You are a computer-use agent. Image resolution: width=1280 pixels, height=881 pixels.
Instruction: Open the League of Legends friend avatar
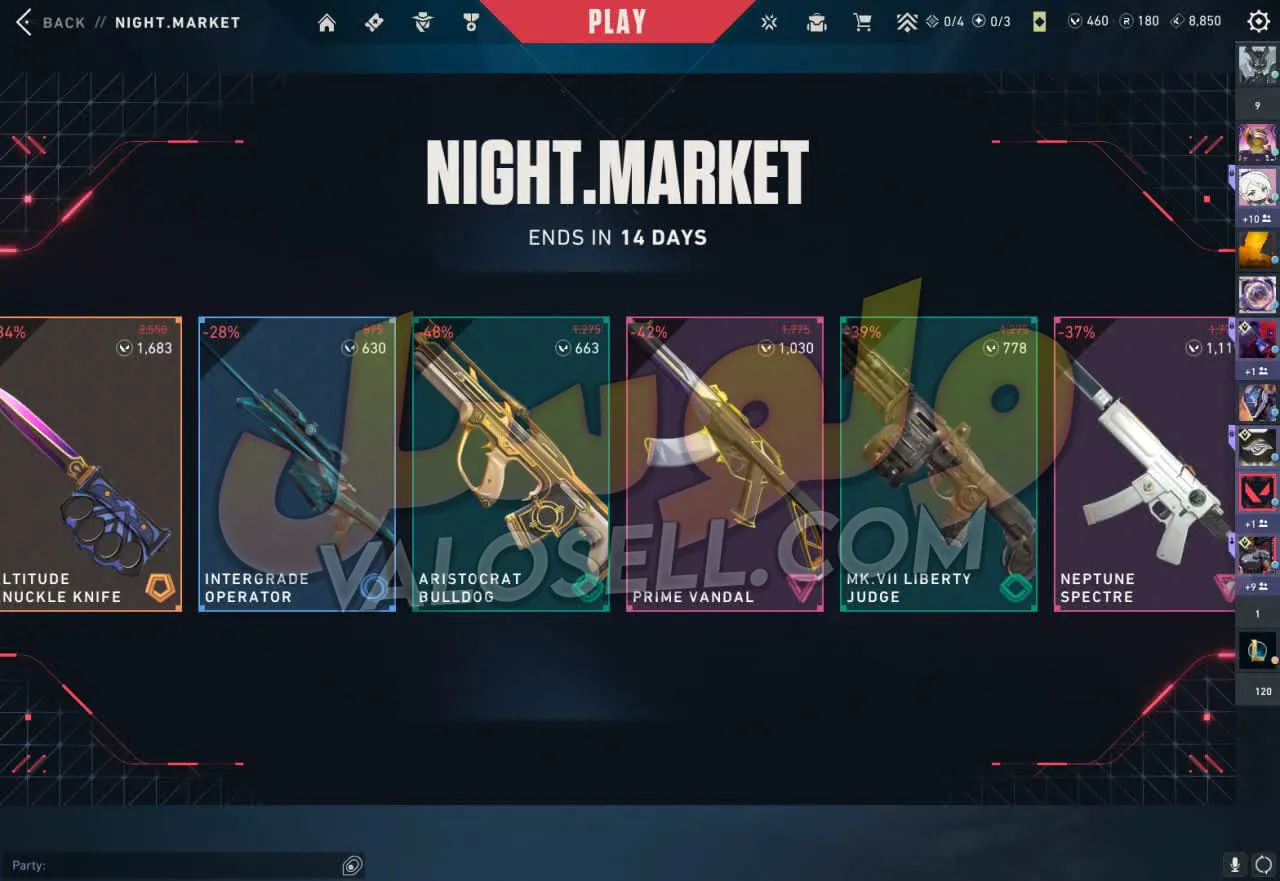tap(1257, 651)
